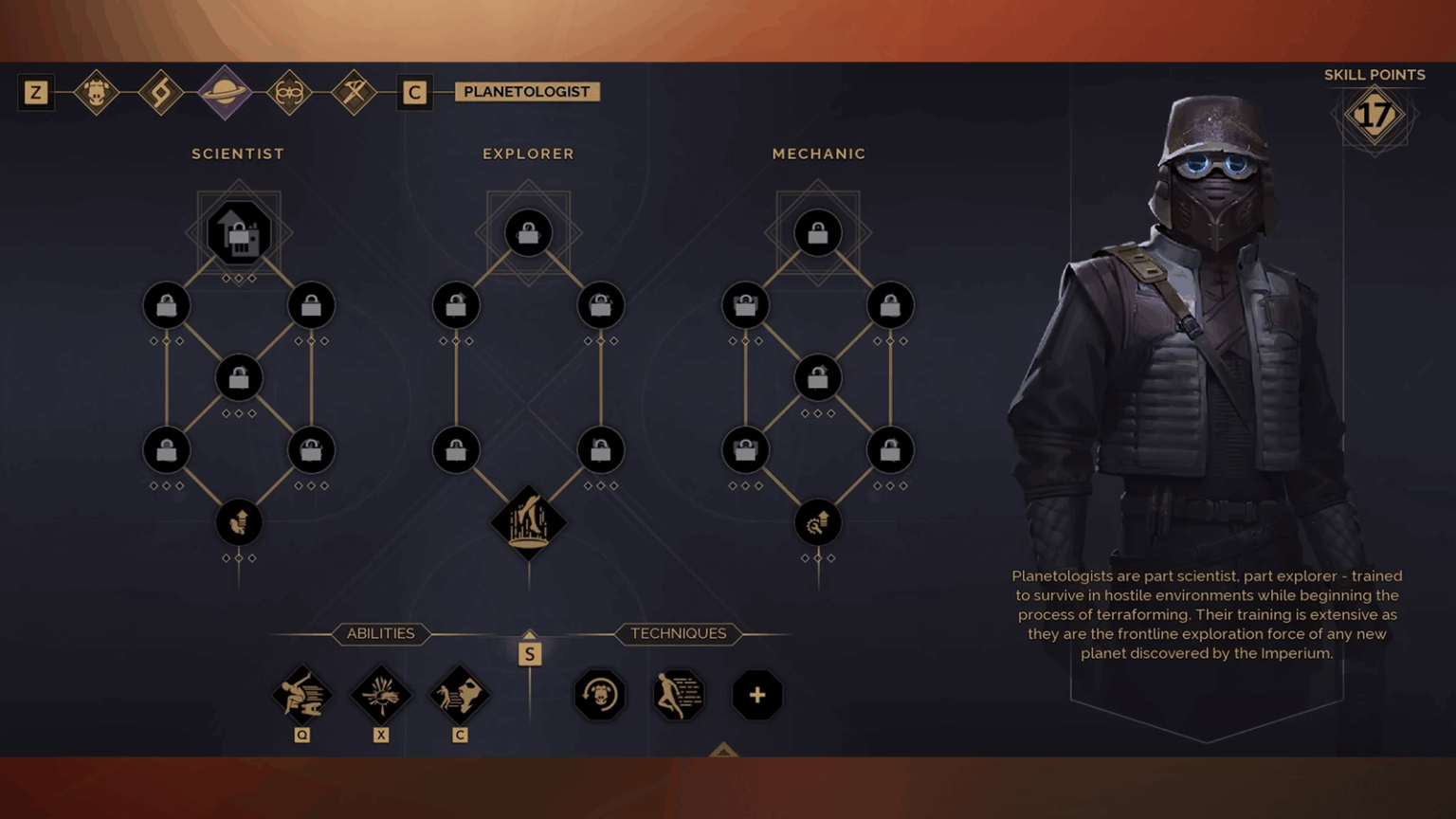Unlock the bottom rocket skill in Scientist tree

coord(238,522)
